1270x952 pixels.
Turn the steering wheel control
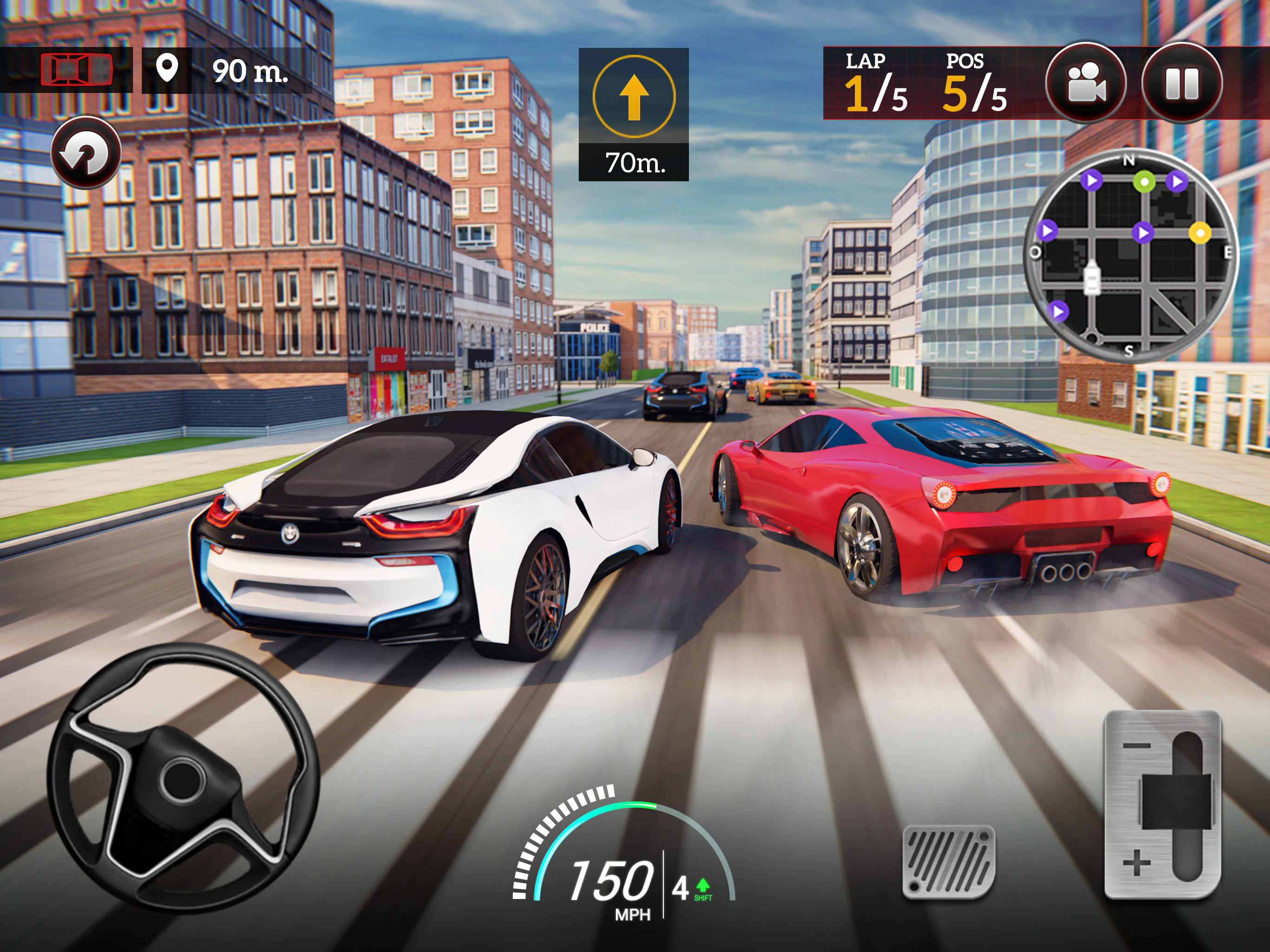[183, 778]
